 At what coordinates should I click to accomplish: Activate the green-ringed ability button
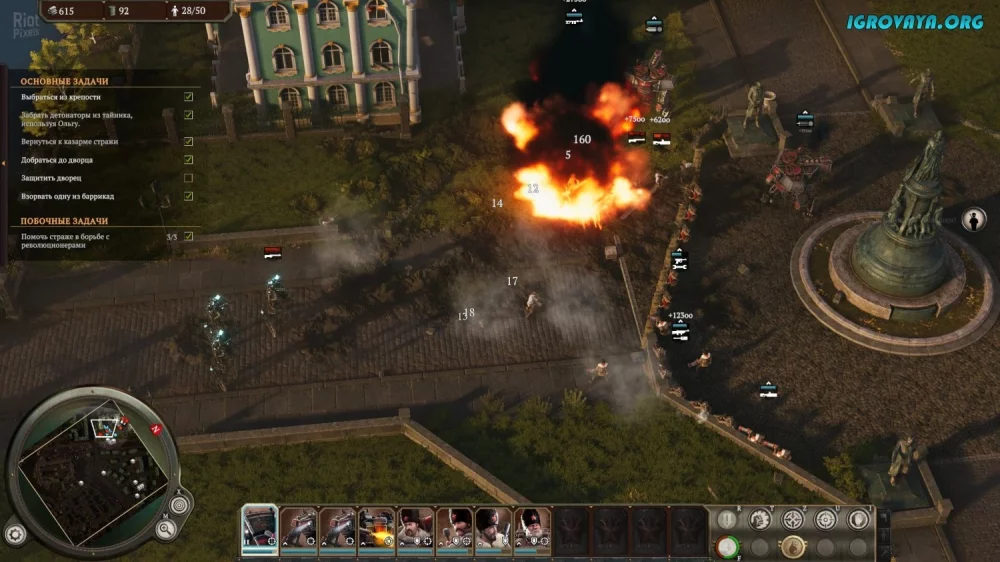tap(727, 546)
